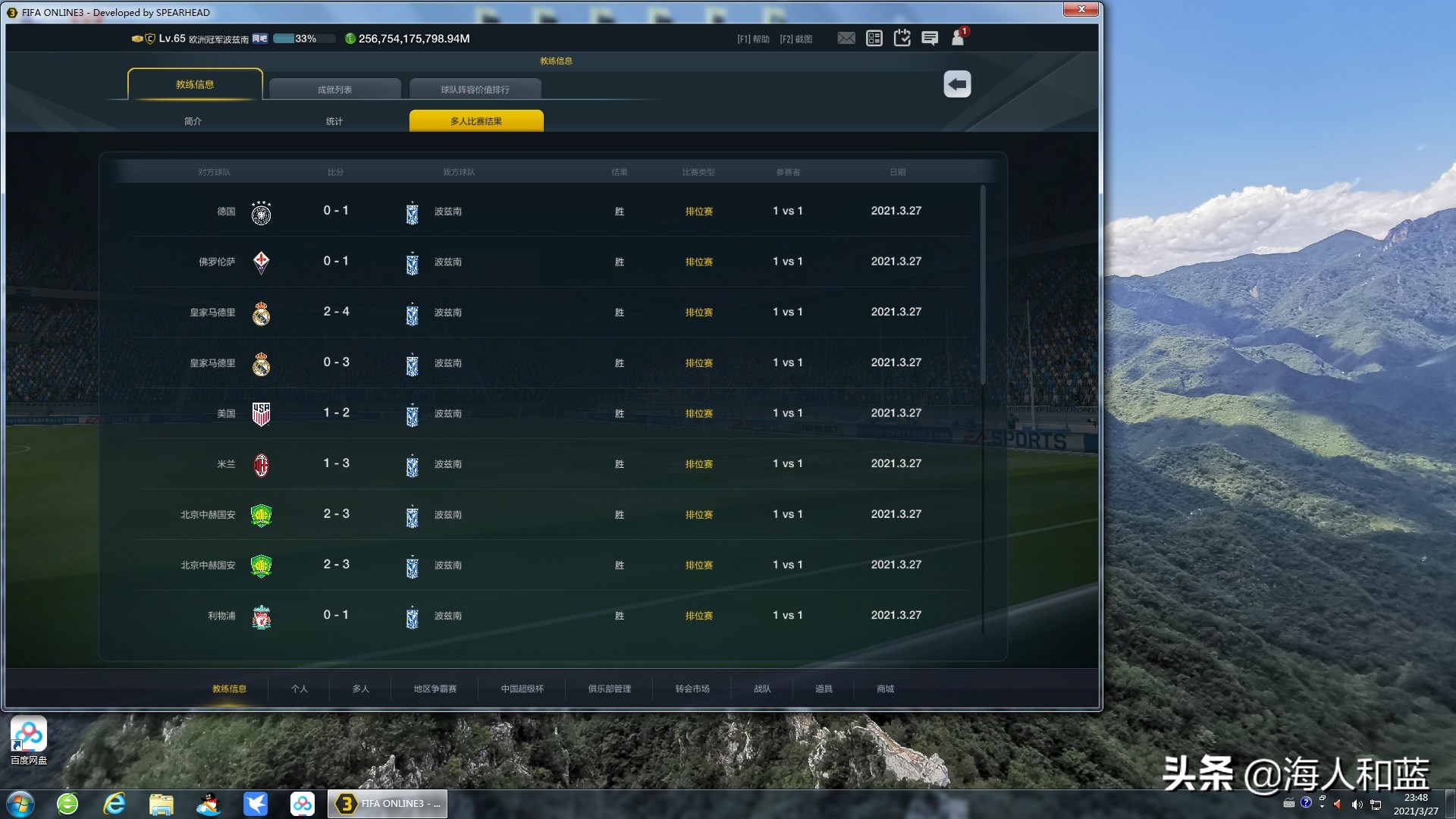Select the Fiorentina team crest

tap(262, 262)
